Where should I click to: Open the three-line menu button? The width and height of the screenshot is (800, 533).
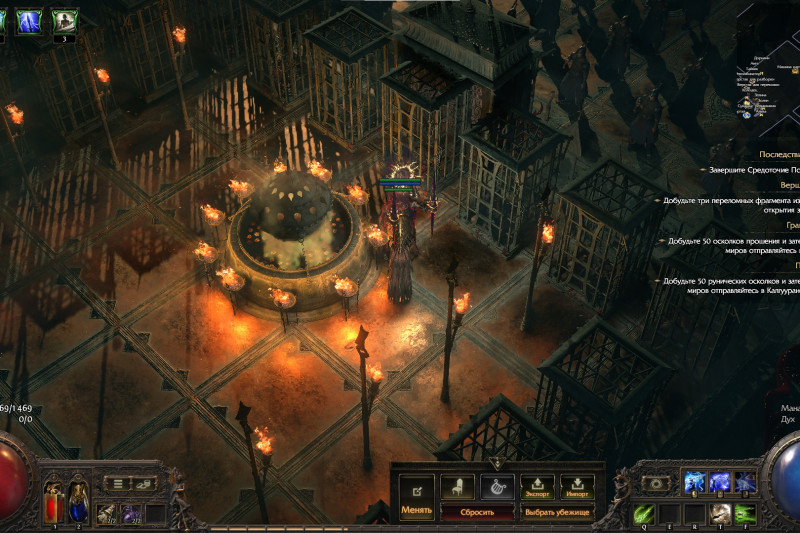point(118,484)
